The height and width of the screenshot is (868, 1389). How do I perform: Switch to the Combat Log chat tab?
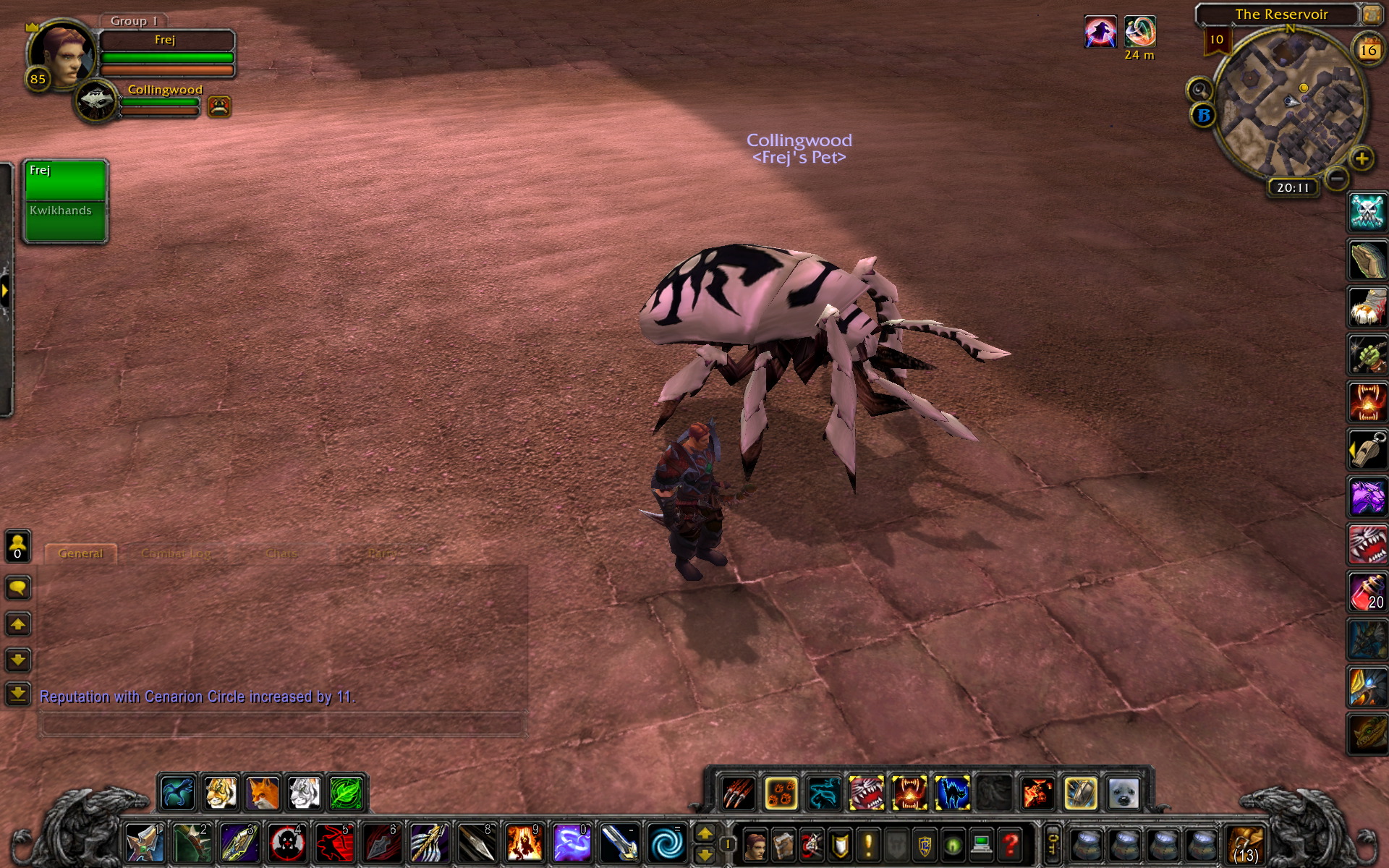(x=176, y=553)
